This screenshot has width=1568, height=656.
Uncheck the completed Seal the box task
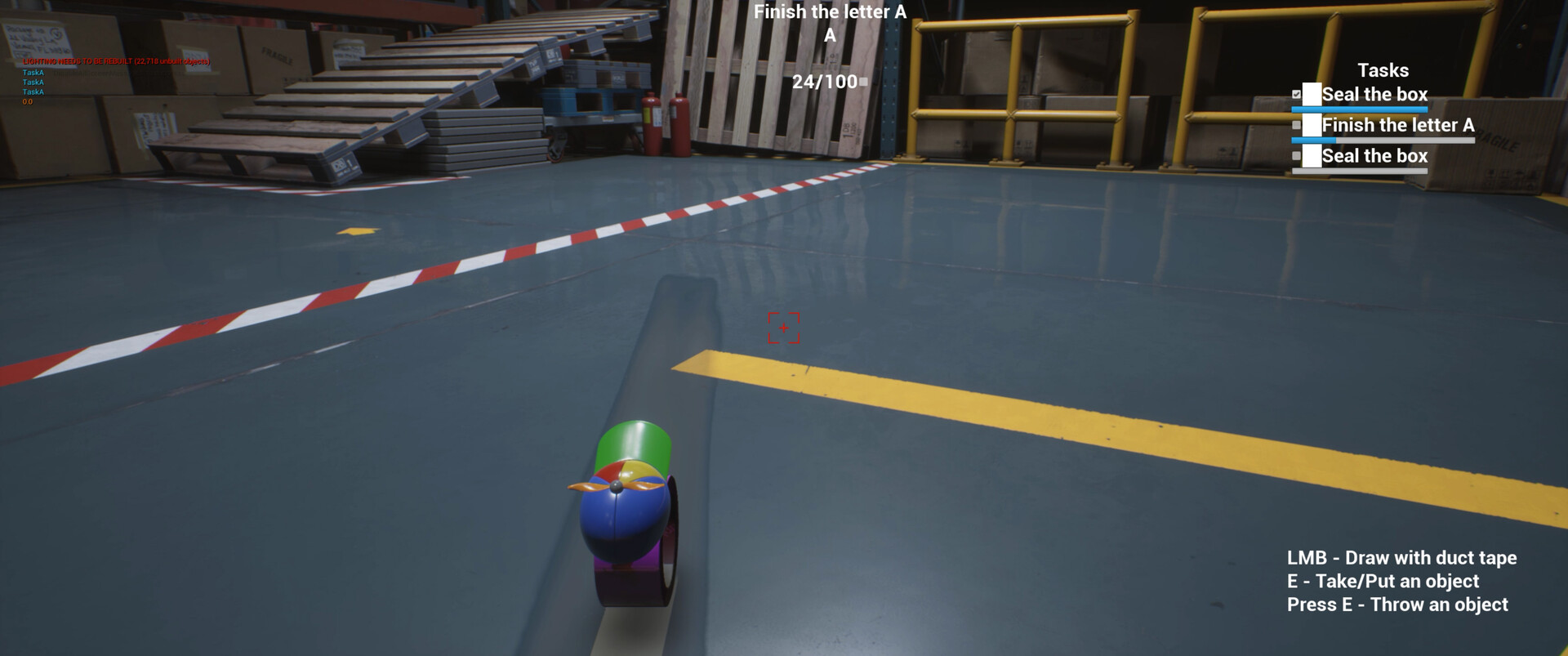1296,93
